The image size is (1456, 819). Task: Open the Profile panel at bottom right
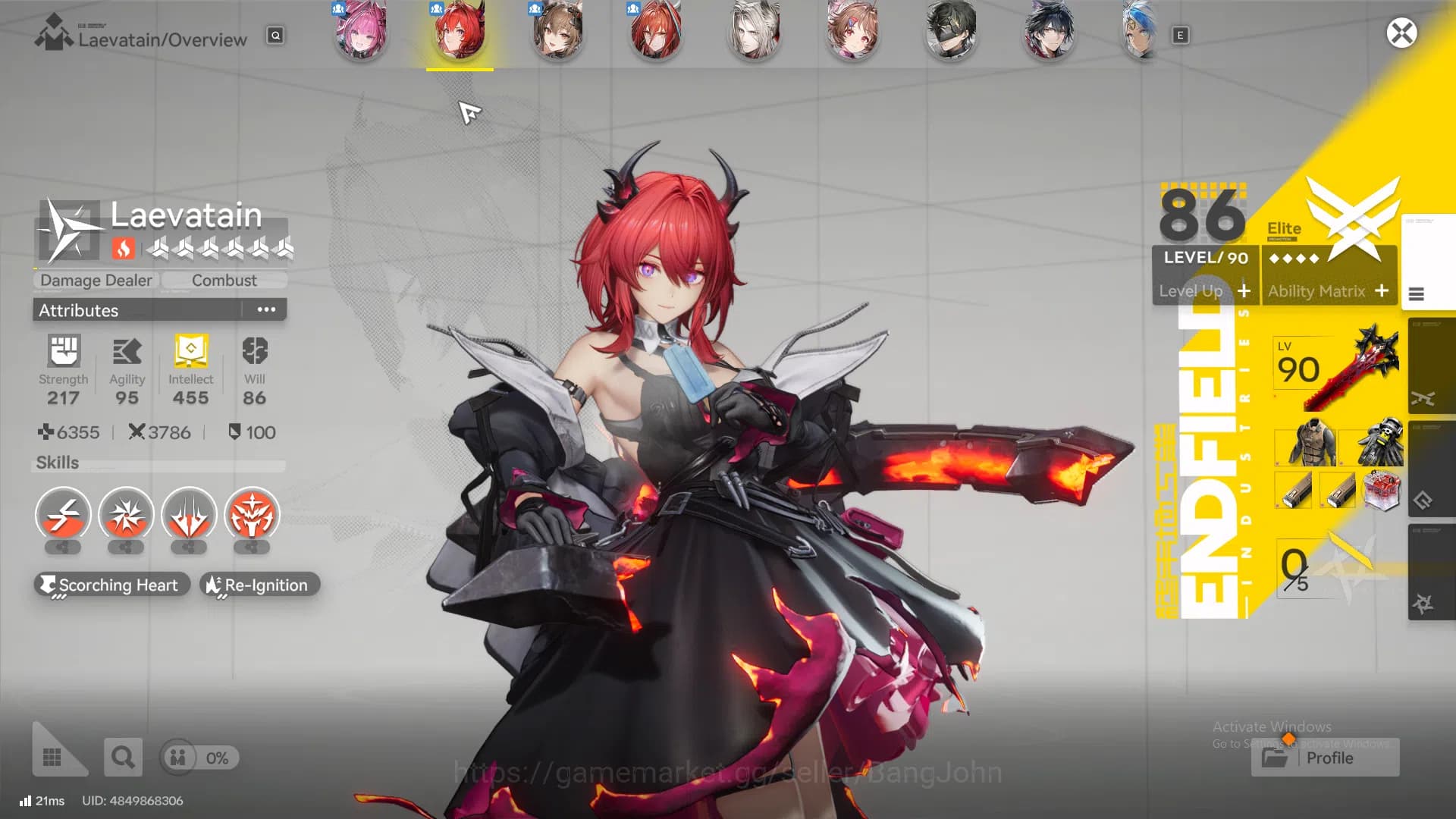(x=1324, y=757)
